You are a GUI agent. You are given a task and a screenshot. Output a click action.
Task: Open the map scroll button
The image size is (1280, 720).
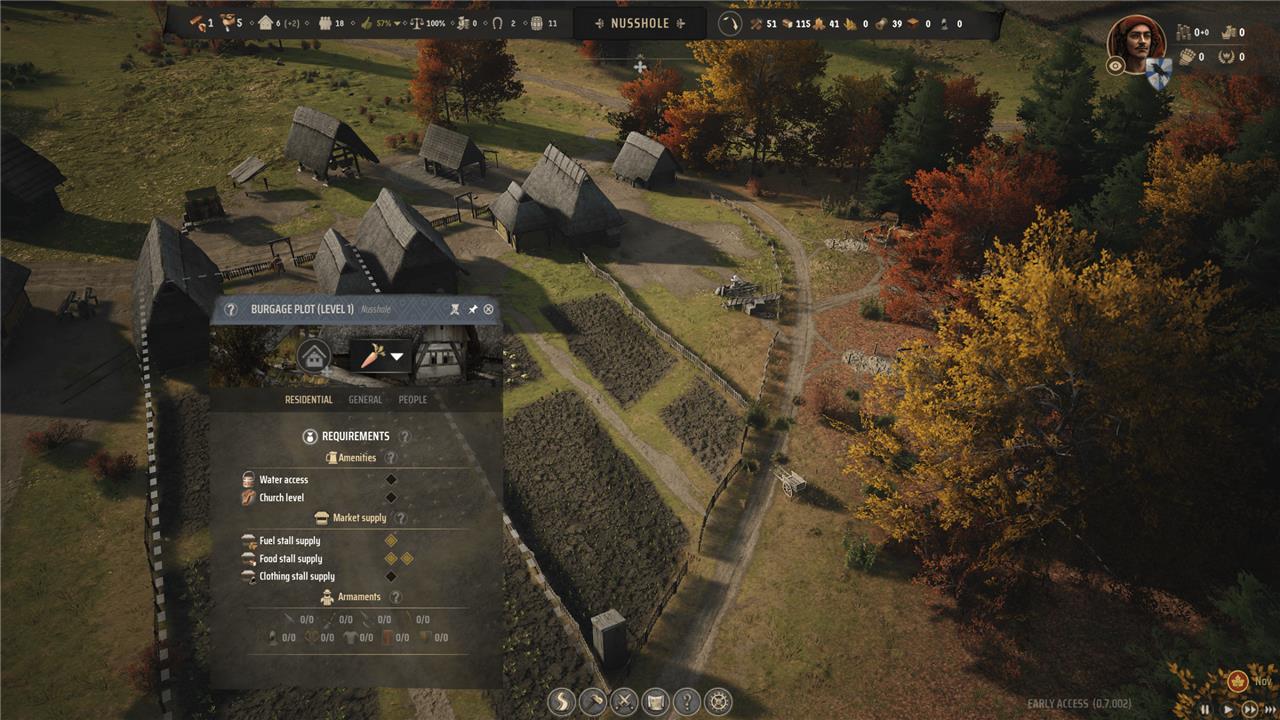pyautogui.click(x=655, y=702)
